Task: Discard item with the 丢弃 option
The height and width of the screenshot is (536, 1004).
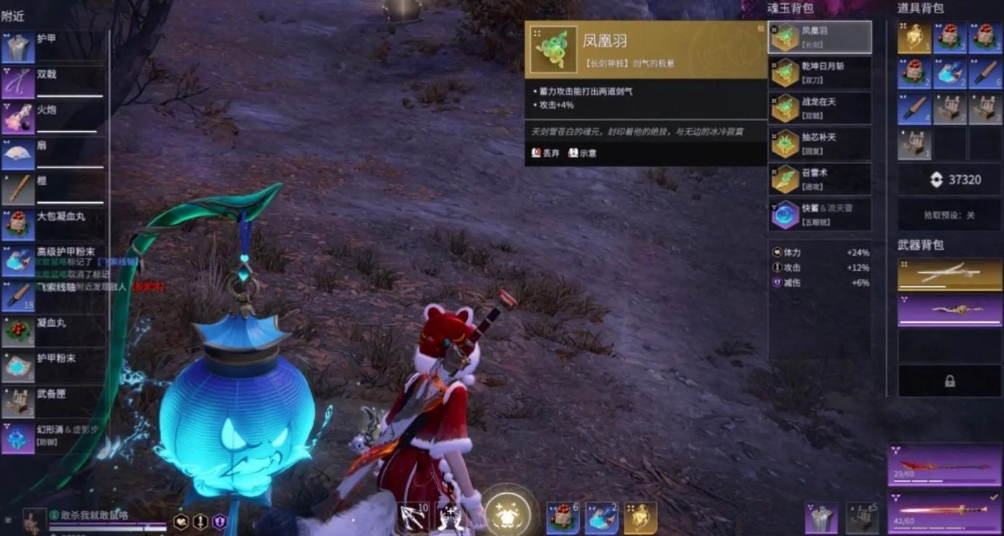Action: pos(547,153)
